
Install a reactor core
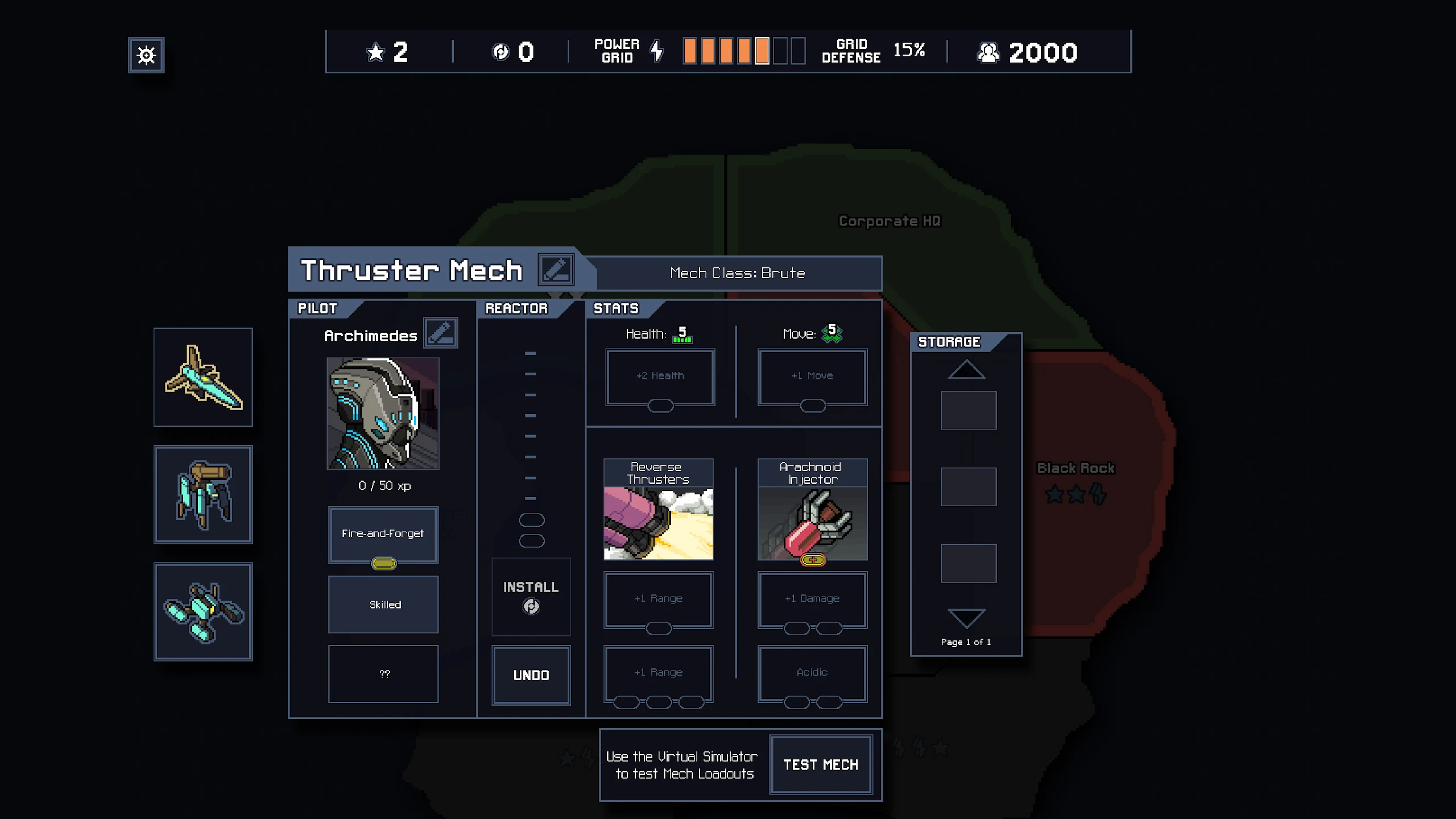pyautogui.click(x=531, y=596)
